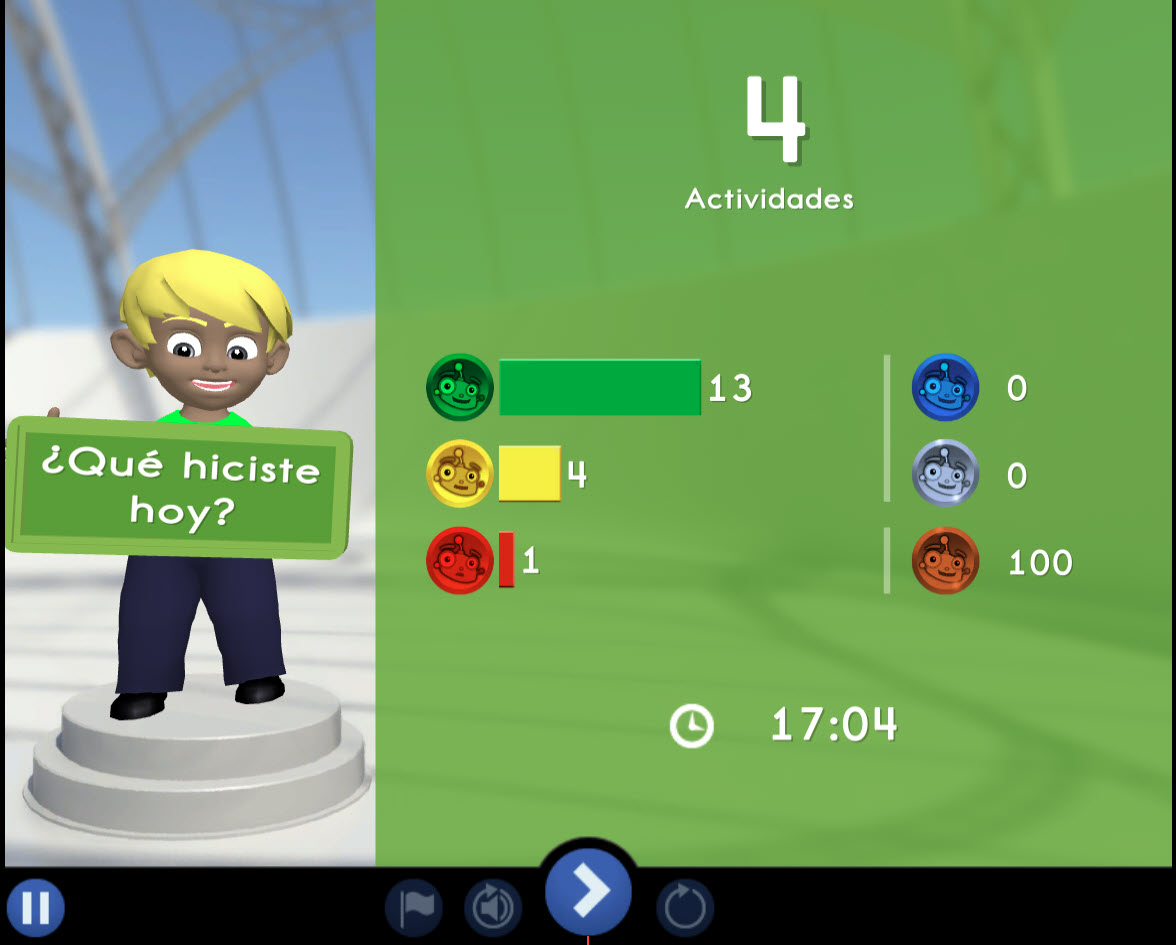Pause the game with the pause button

coord(36,908)
